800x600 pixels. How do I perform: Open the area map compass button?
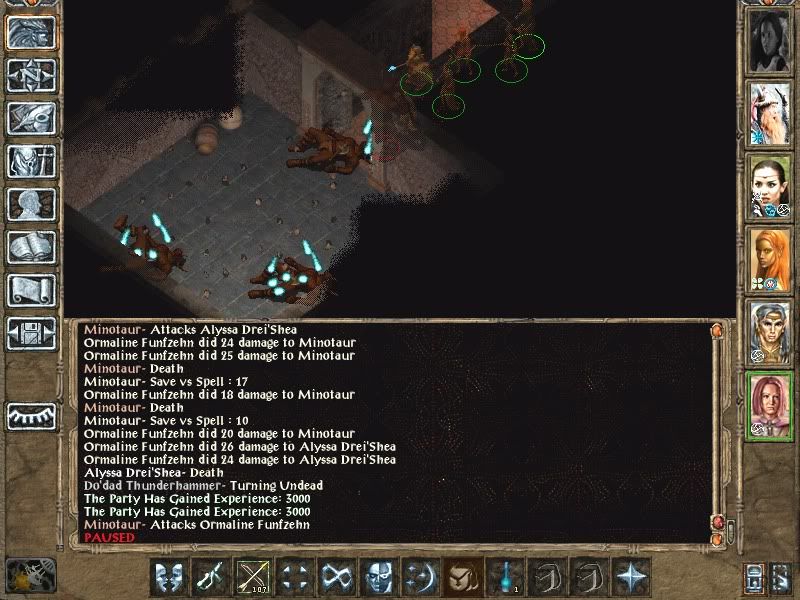(x=31, y=75)
